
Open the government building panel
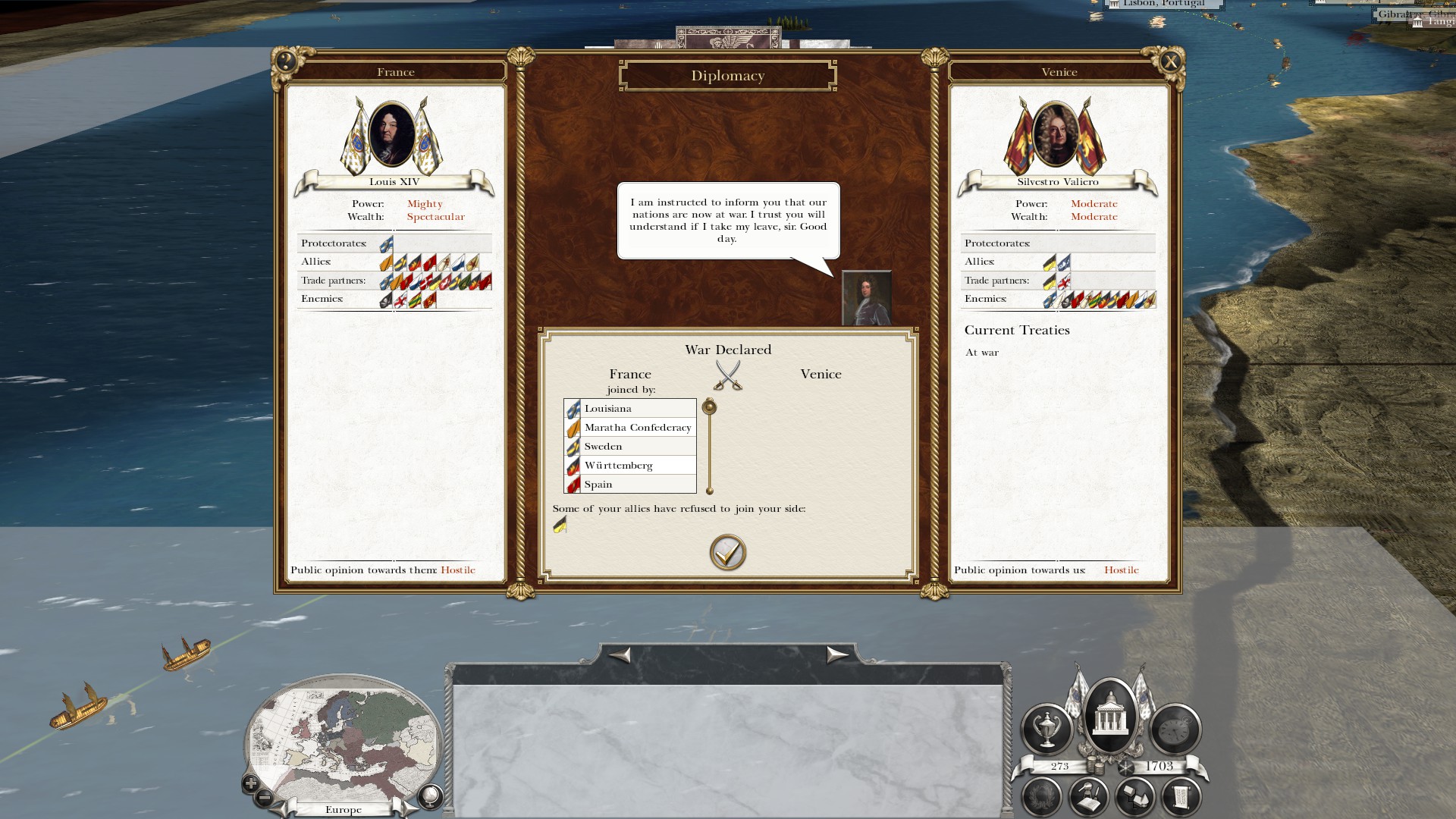(1109, 714)
